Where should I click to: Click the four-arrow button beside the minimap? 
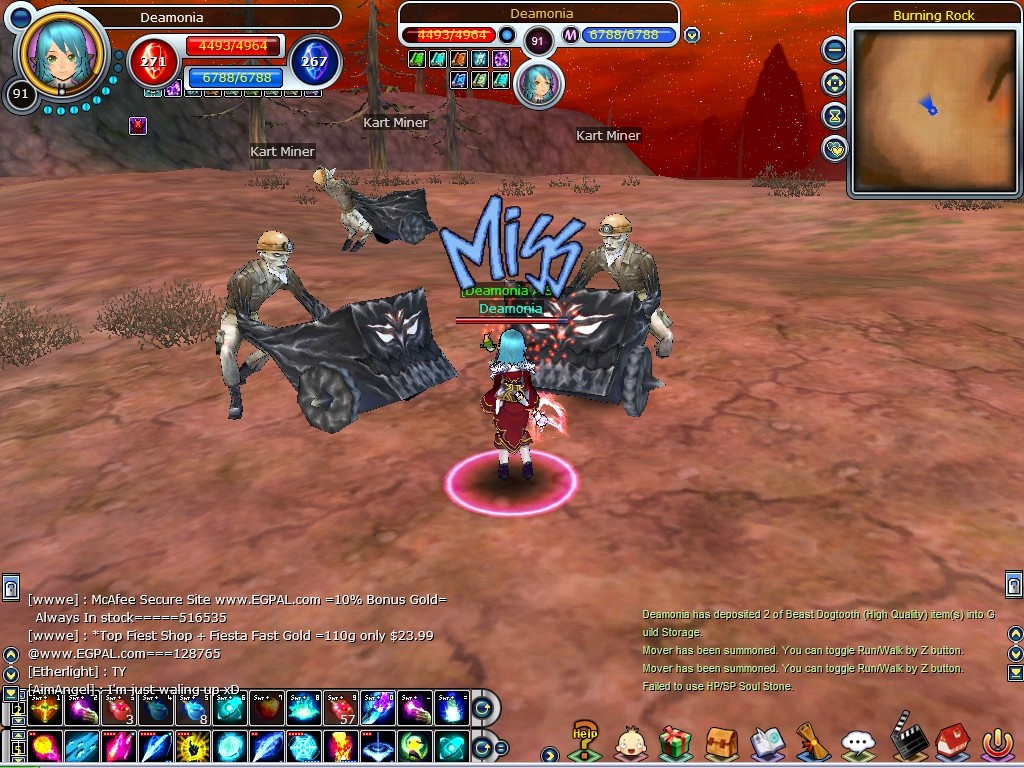coord(834,83)
